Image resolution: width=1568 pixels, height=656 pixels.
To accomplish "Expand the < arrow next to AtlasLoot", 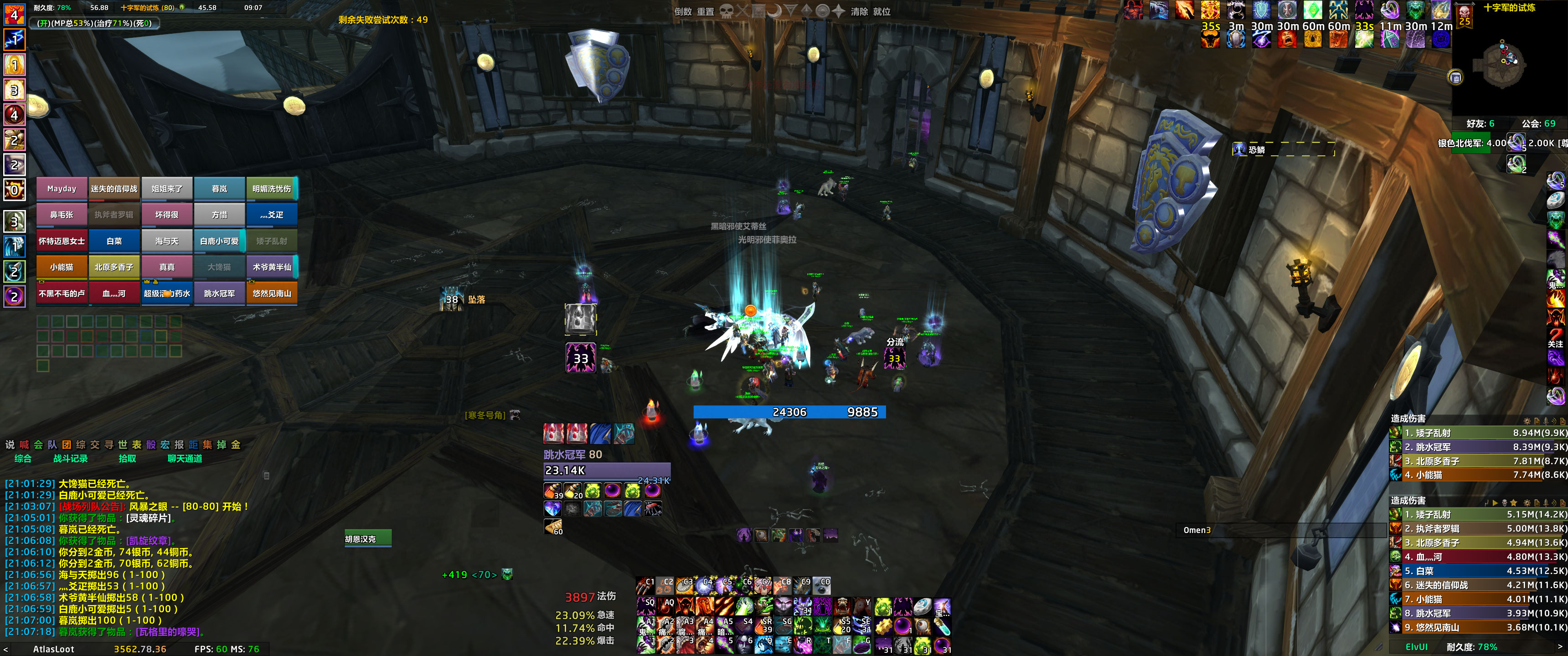I will [5, 649].
